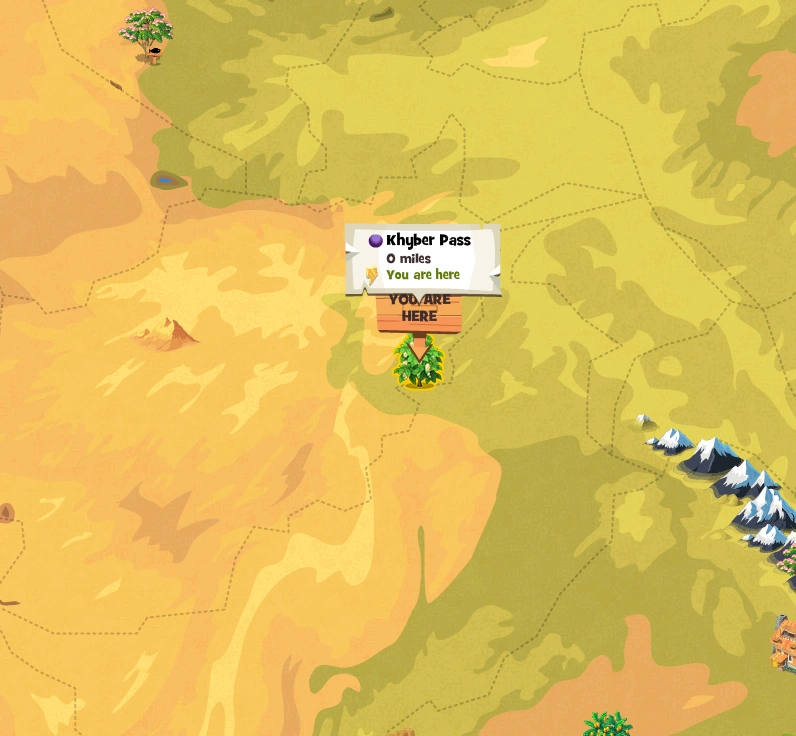Click the fishing spot signpost marker
Viewport: 796px width, 736px height.
click(153, 52)
